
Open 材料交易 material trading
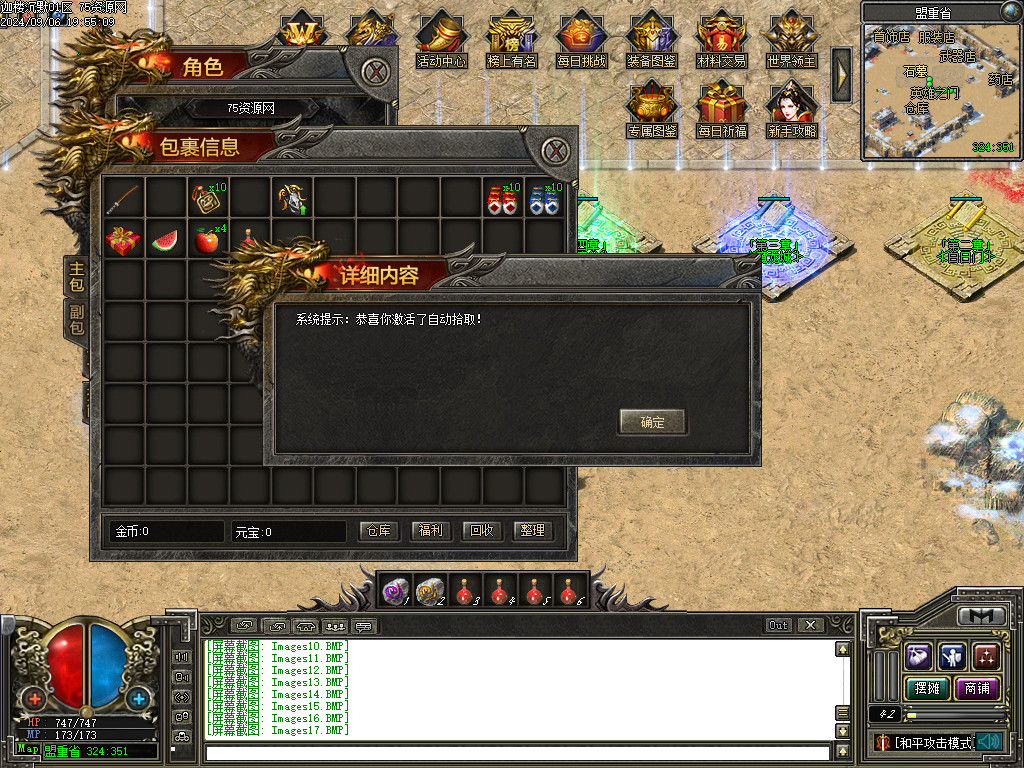721,40
